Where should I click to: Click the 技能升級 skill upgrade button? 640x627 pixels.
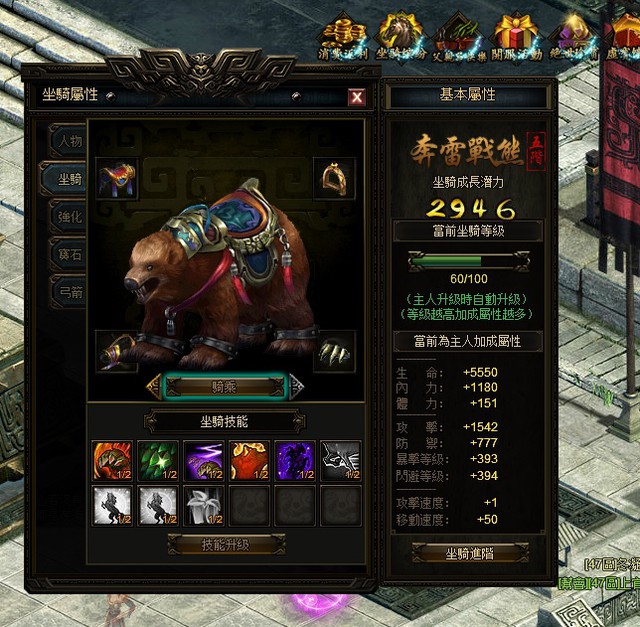pos(226,545)
